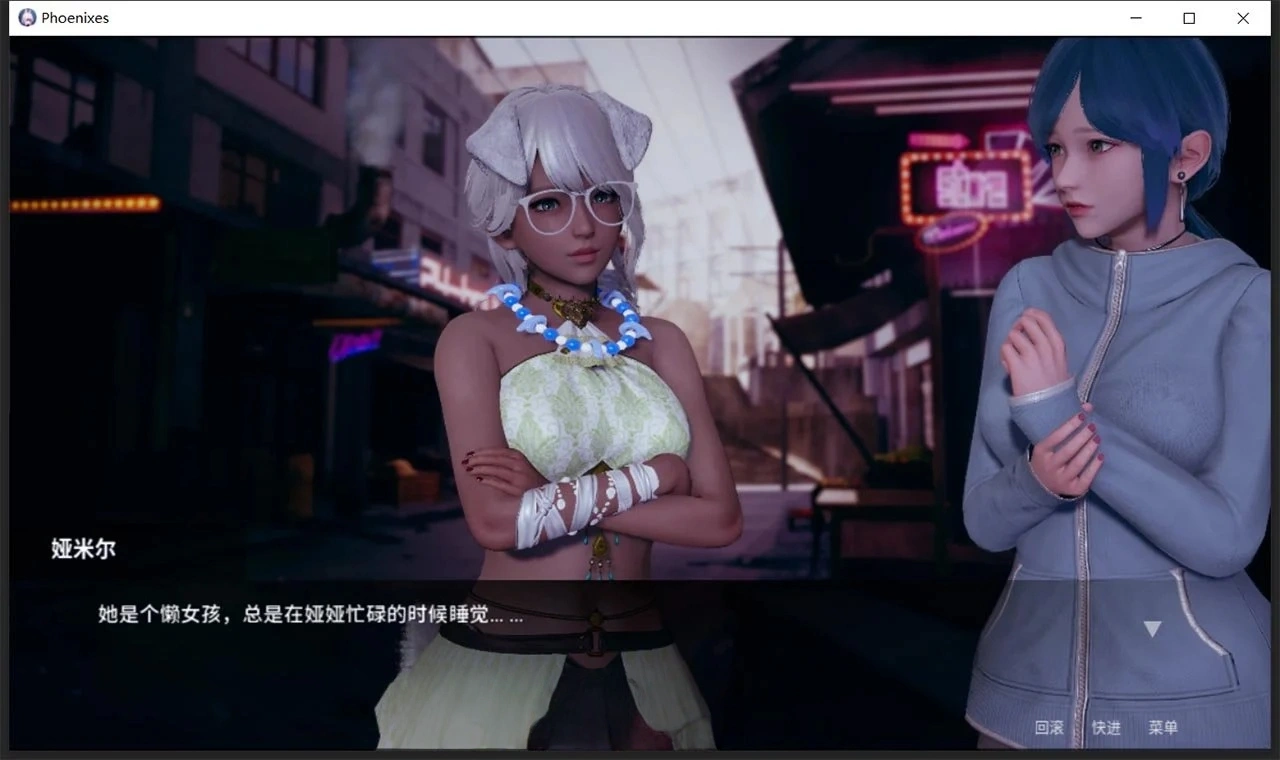Click the speaker name 娅米尔
This screenshot has width=1280, height=760.
point(81,549)
